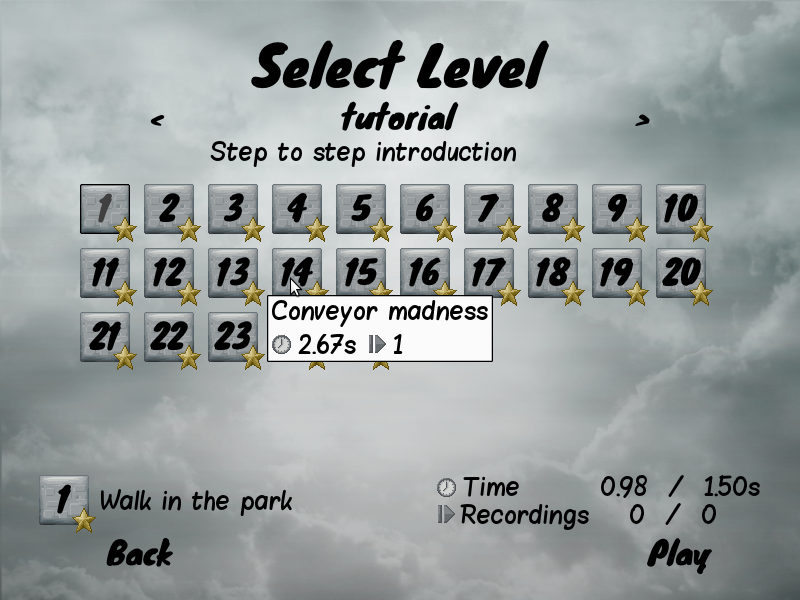Pick level 21 tile
This screenshot has height=600, width=800.
pos(104,337)
